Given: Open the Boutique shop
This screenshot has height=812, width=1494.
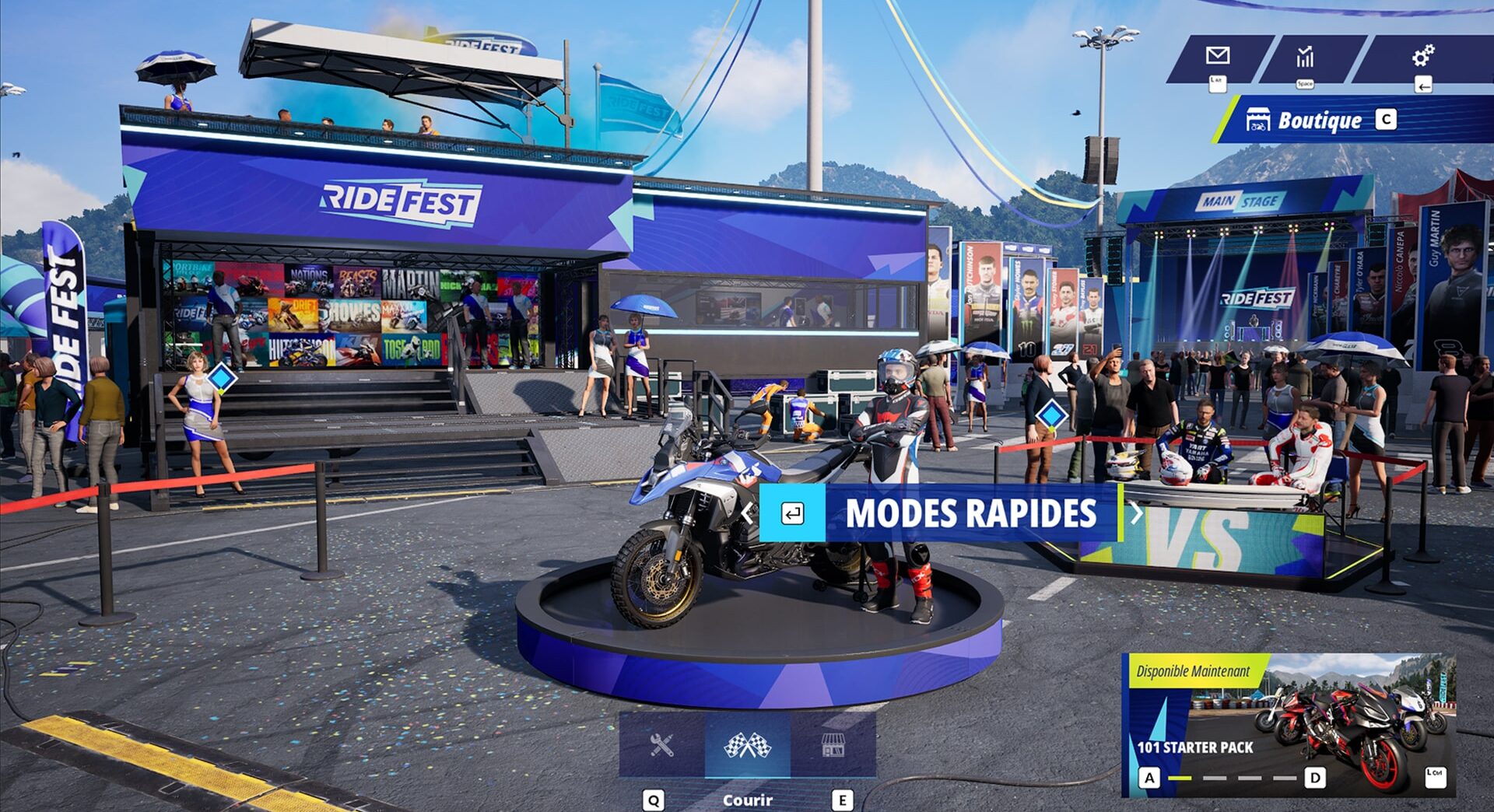Looking at the screenshot, I should tap(1320, 121).
